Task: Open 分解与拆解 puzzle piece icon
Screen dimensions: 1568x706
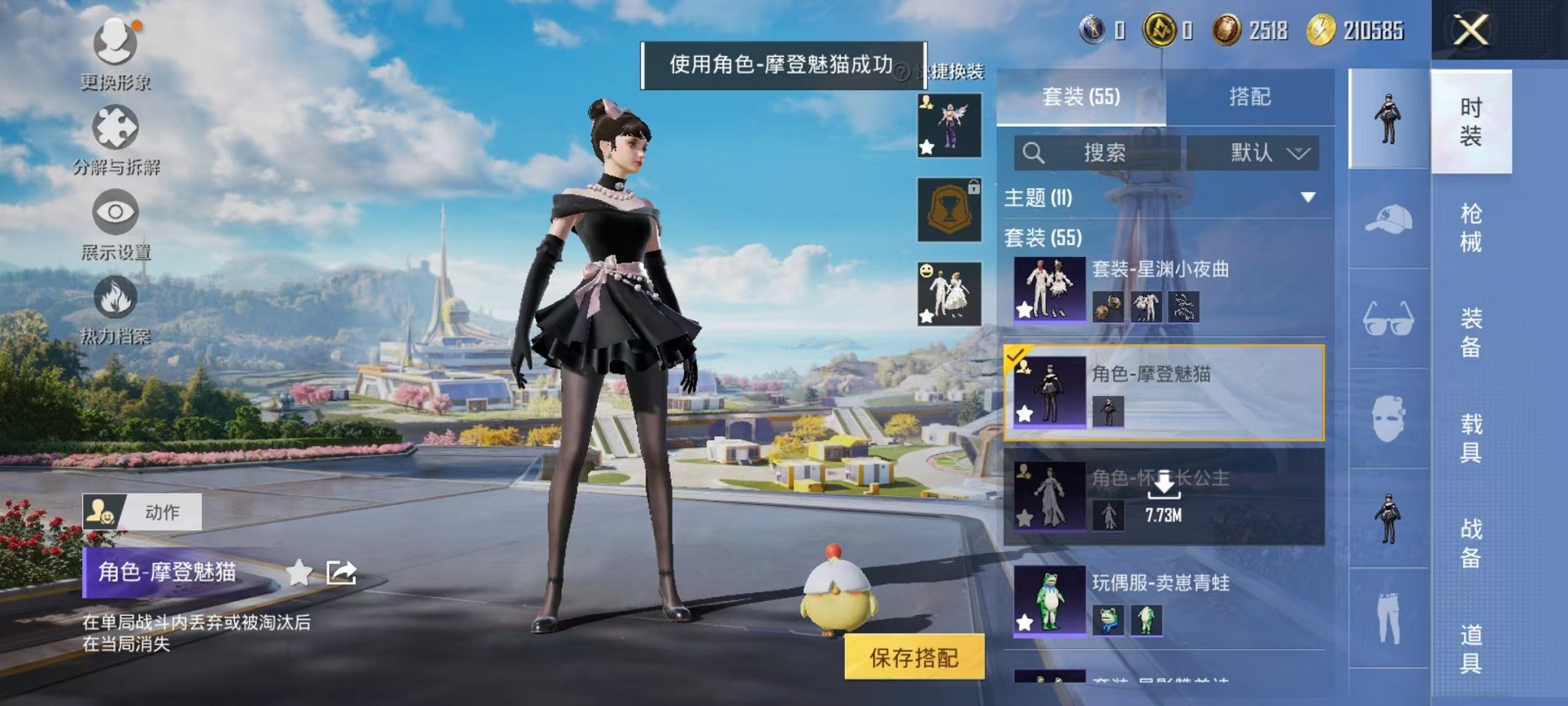Action: coord(115,128)
